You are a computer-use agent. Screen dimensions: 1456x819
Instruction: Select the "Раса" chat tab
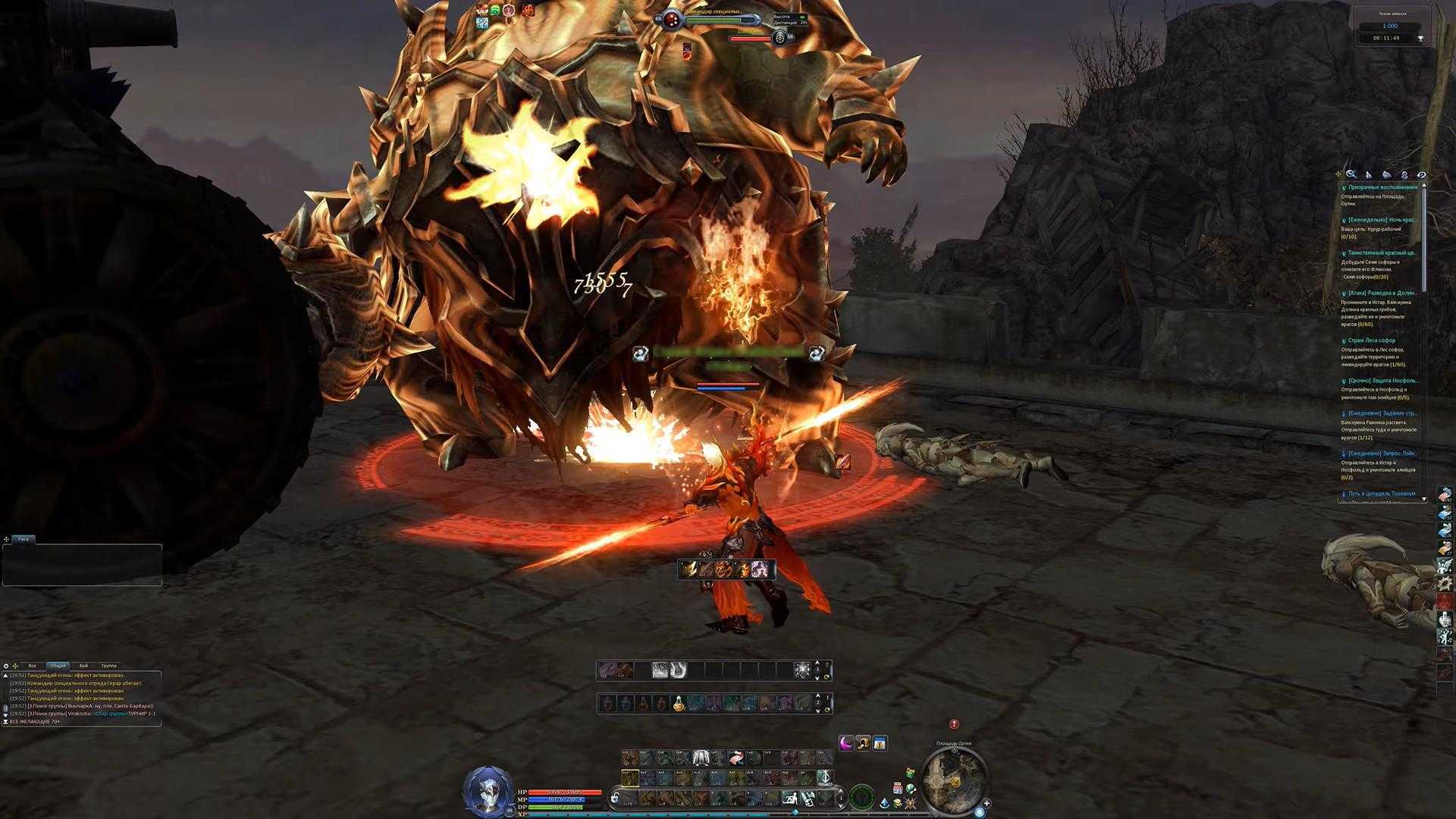[x=24, y=539]
